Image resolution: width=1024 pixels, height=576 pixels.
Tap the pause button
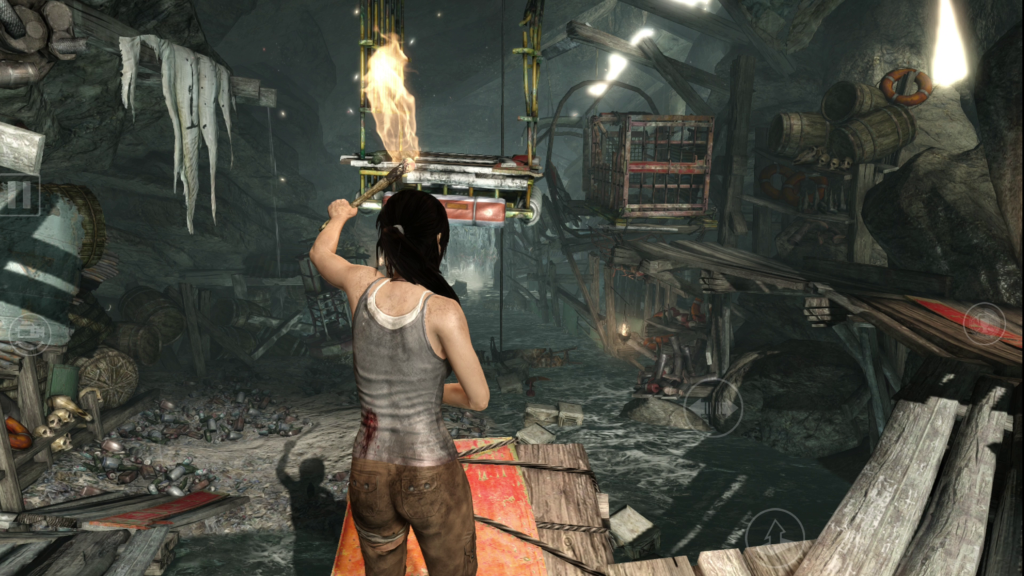pyautogui.click(x=18, y=195)
